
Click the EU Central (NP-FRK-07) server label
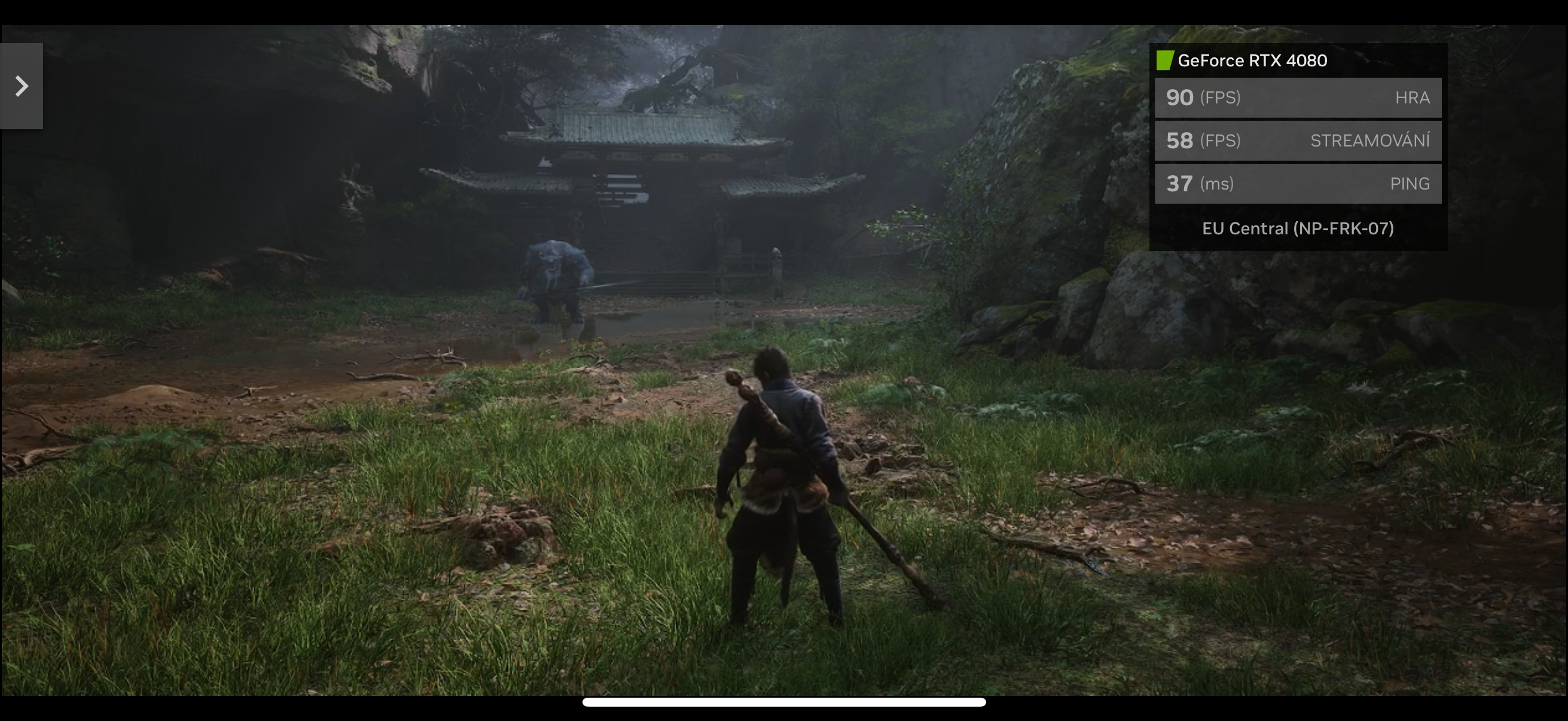click(1299, 229)
